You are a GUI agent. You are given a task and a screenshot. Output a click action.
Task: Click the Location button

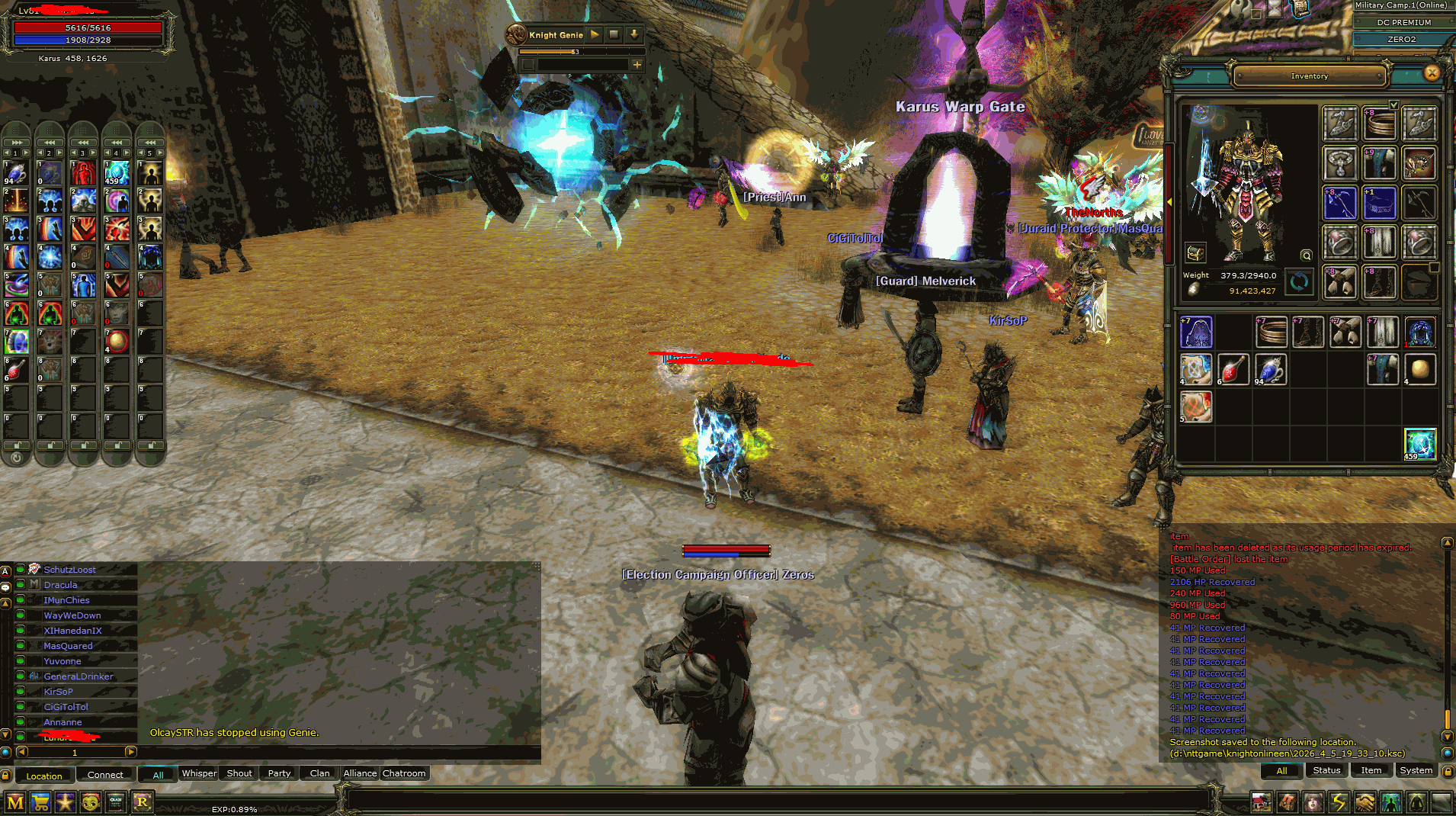tap(44, 775)
